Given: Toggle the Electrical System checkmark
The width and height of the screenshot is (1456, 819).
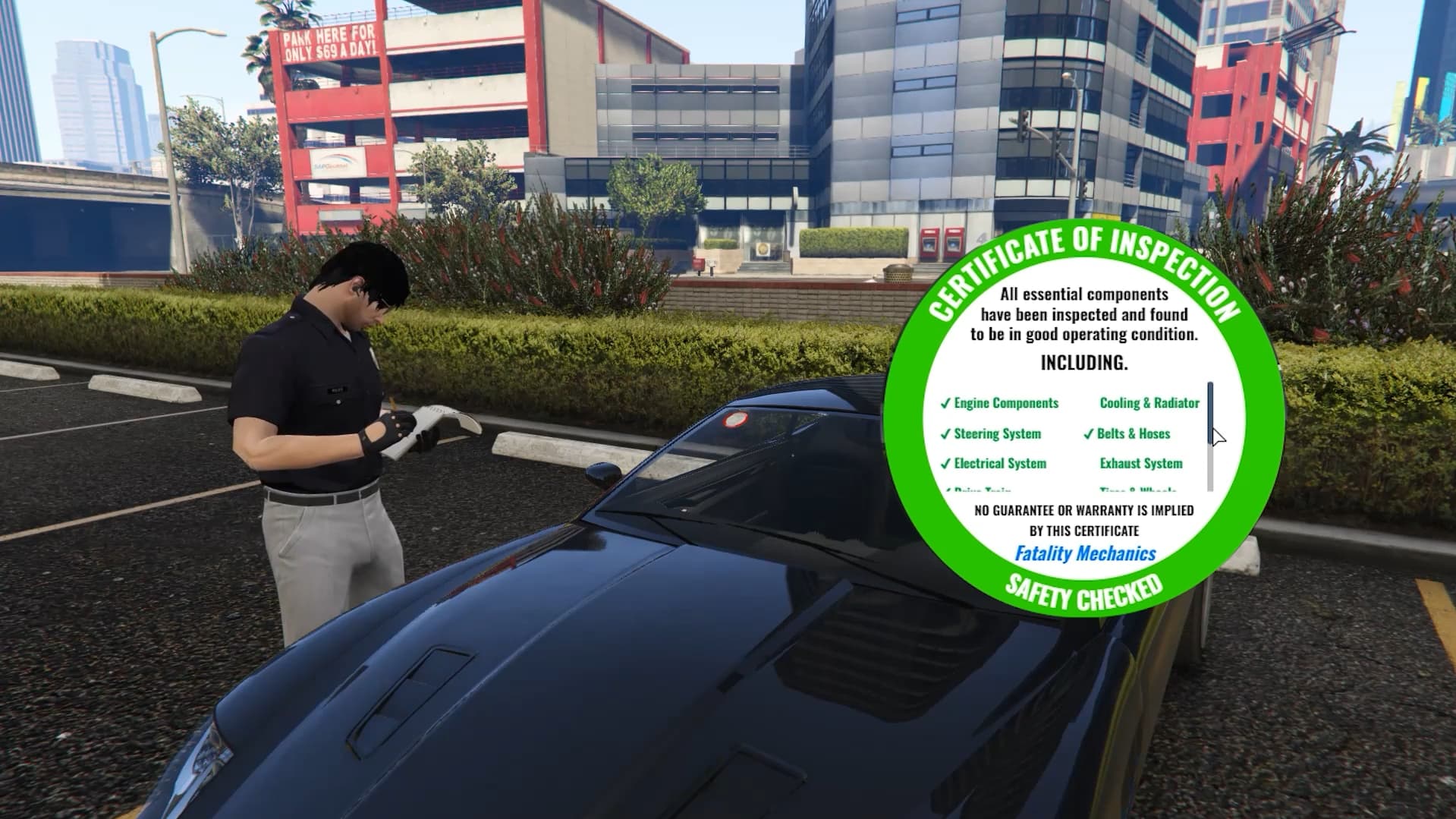Looking at the screenshot, I should 1000,464.
